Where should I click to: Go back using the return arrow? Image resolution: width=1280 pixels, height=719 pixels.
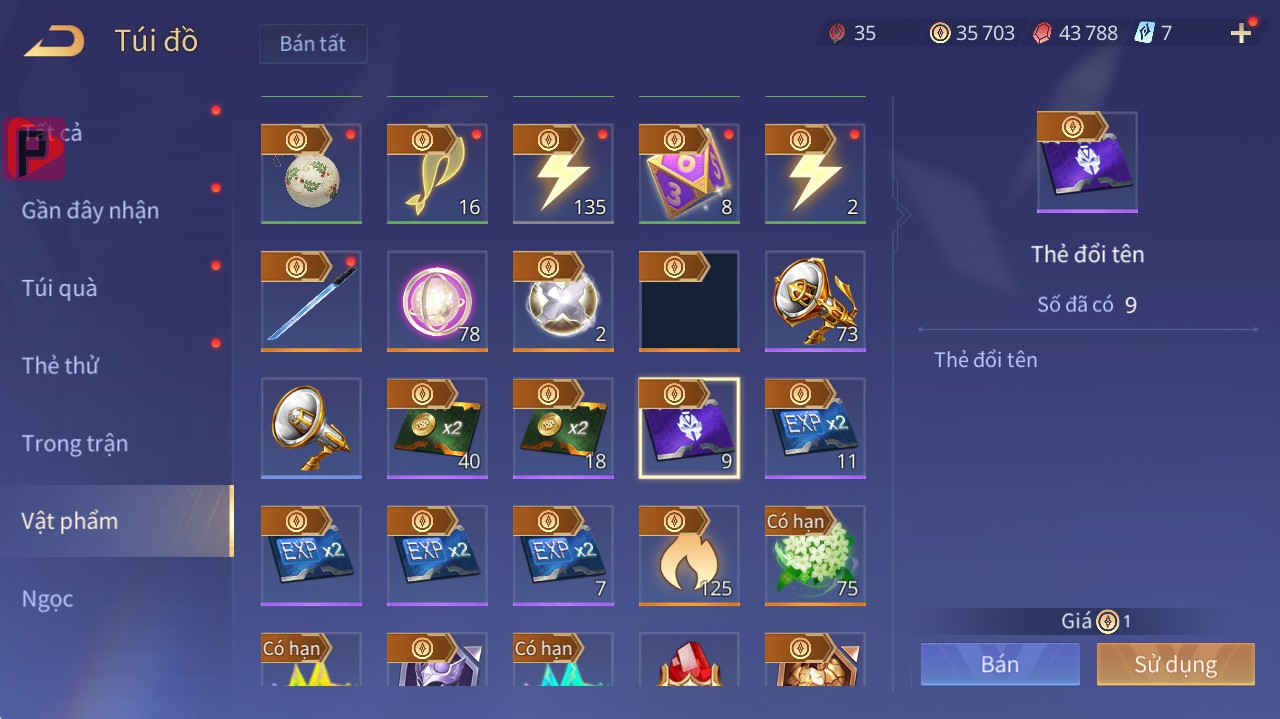pyautogui.click(x=55, y=41)
